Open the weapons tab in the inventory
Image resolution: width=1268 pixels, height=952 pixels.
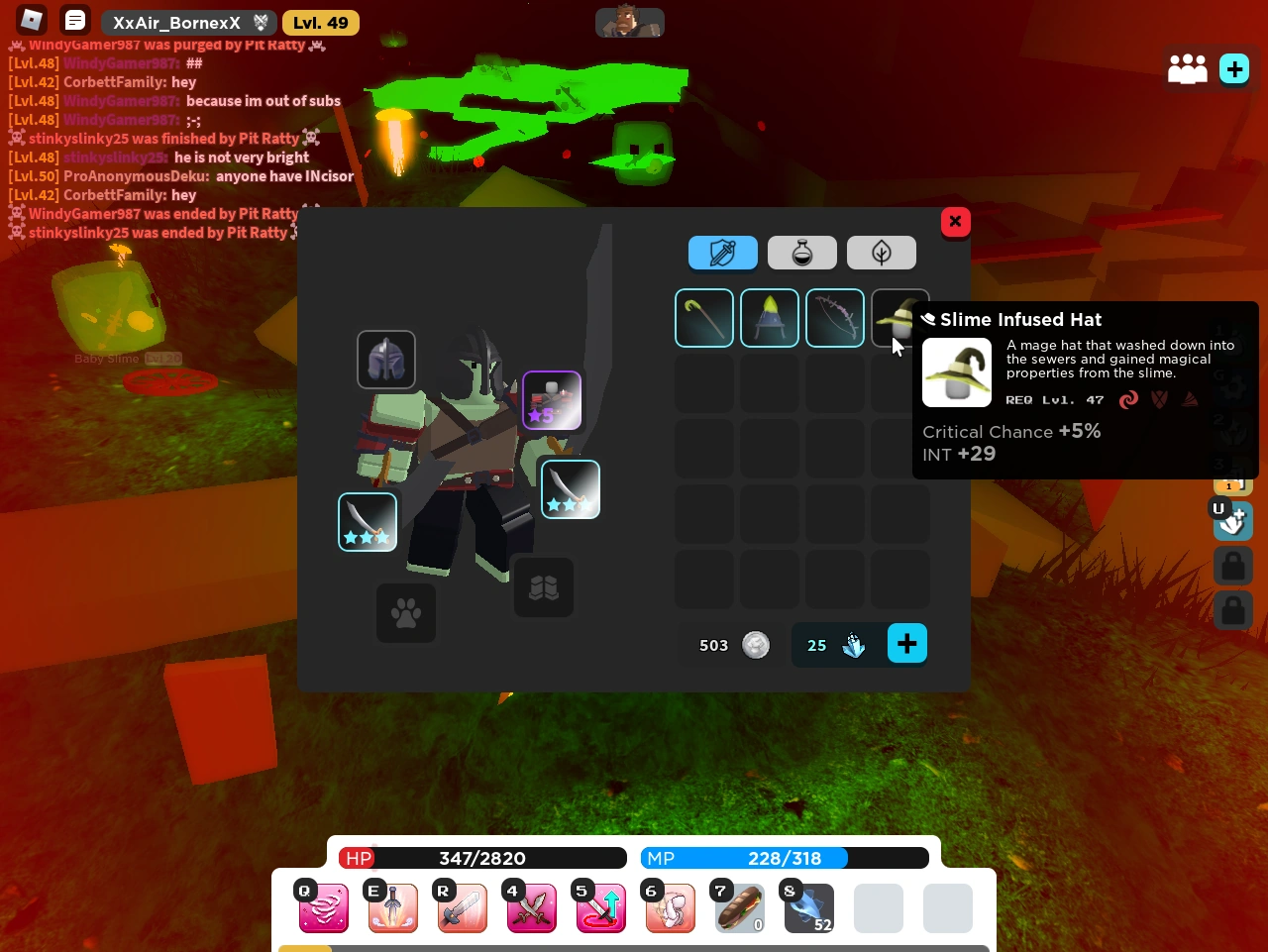[723, 253]
